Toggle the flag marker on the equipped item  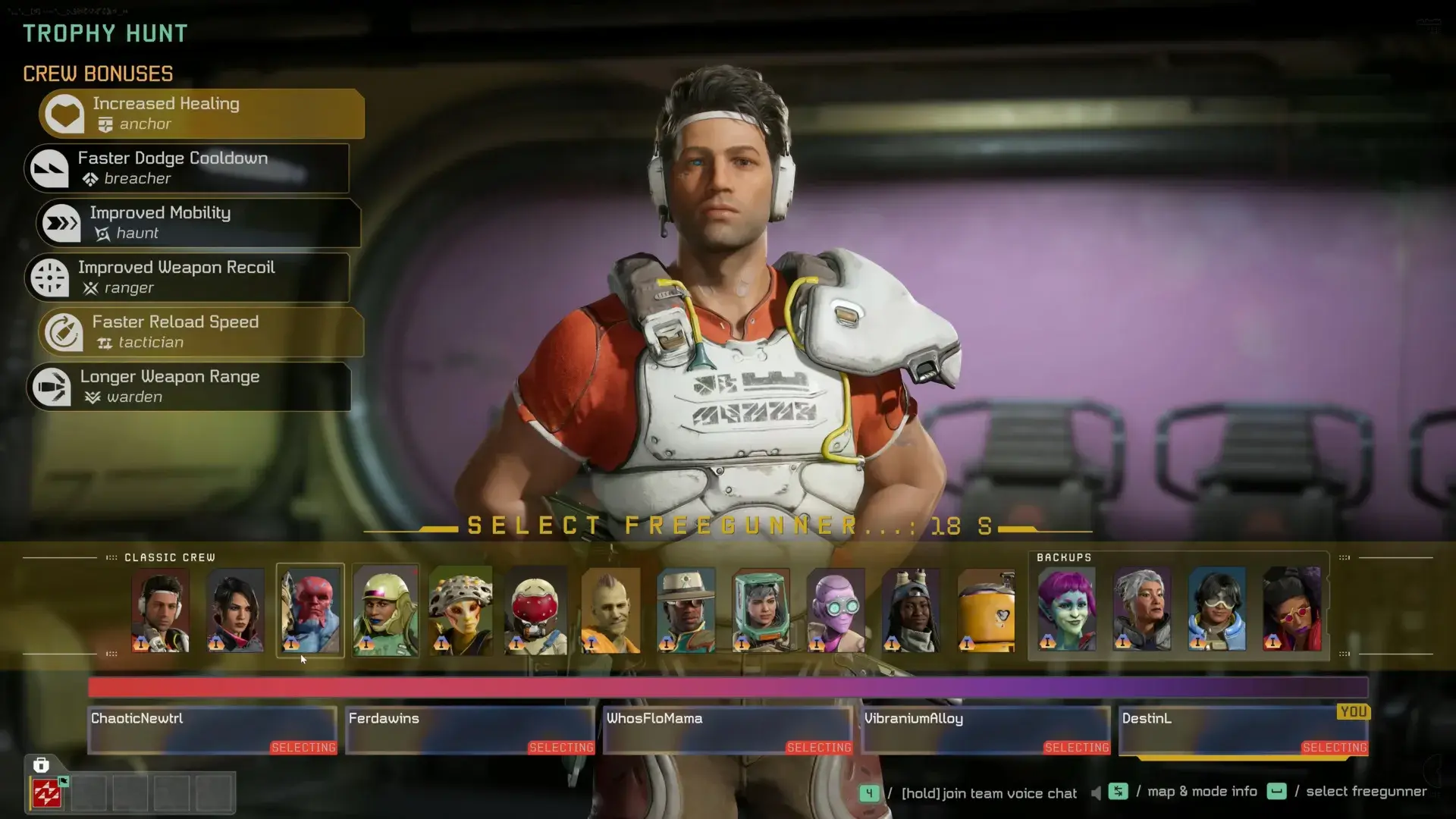63,782
